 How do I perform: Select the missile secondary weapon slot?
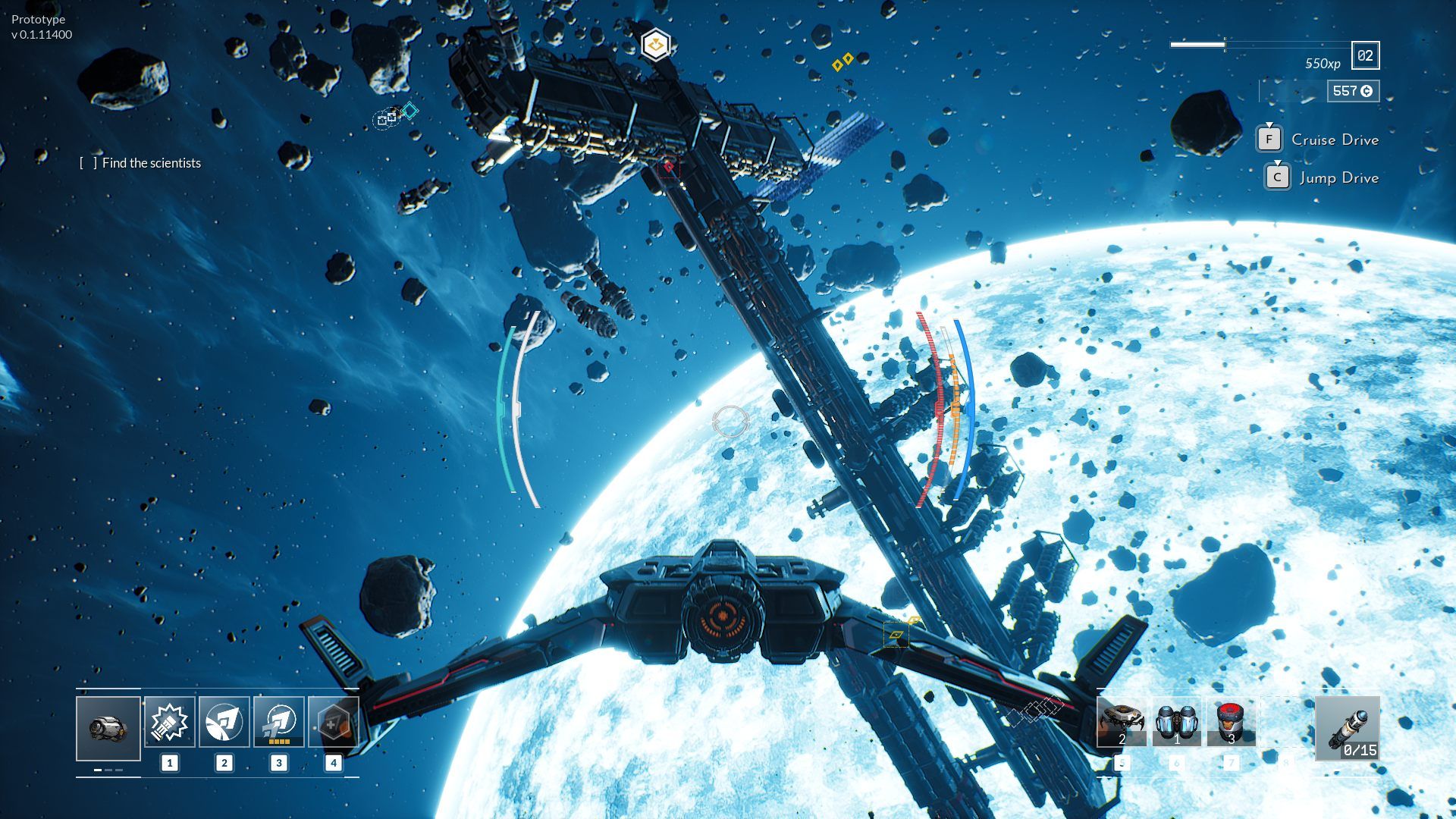pos(1348,728)
